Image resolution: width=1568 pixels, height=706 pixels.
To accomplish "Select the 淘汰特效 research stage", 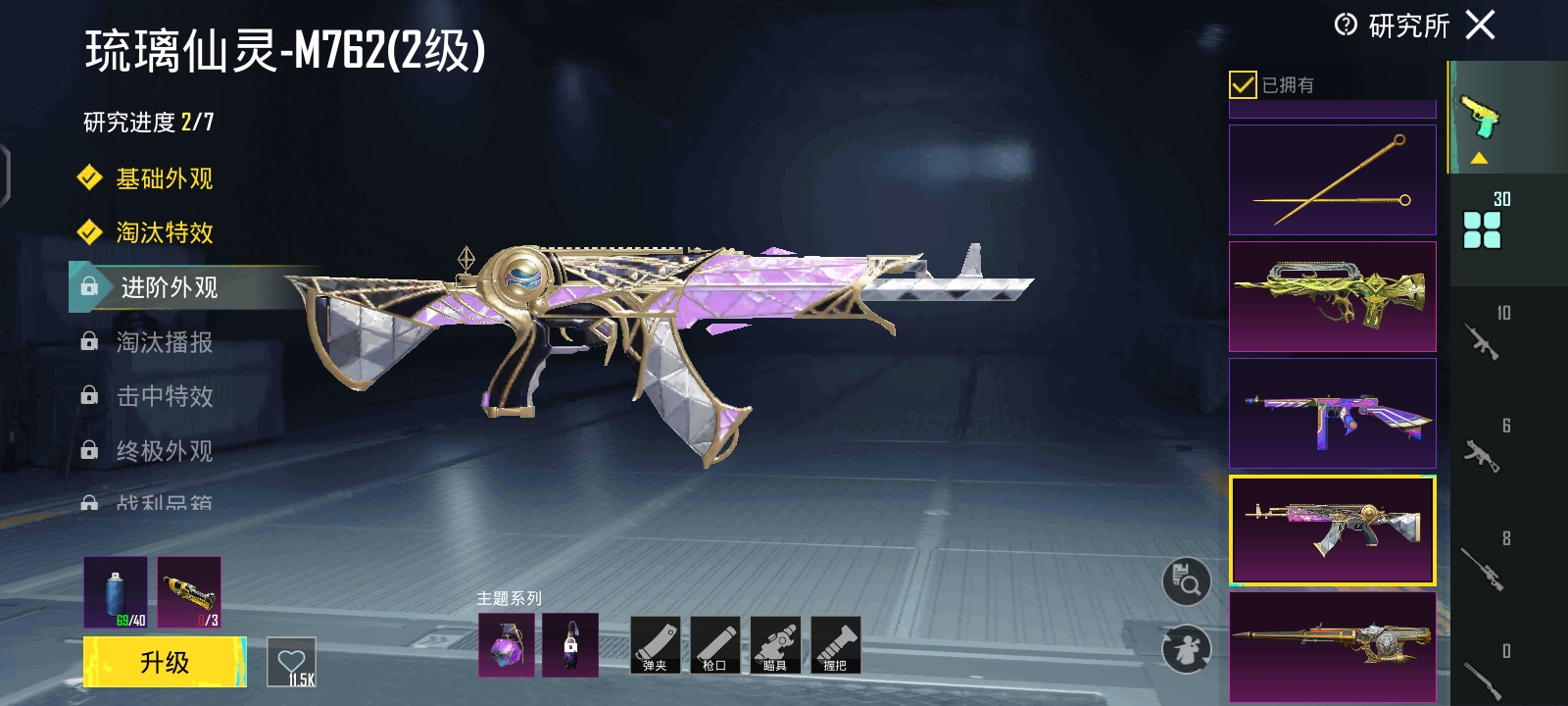I will point(164,232).
